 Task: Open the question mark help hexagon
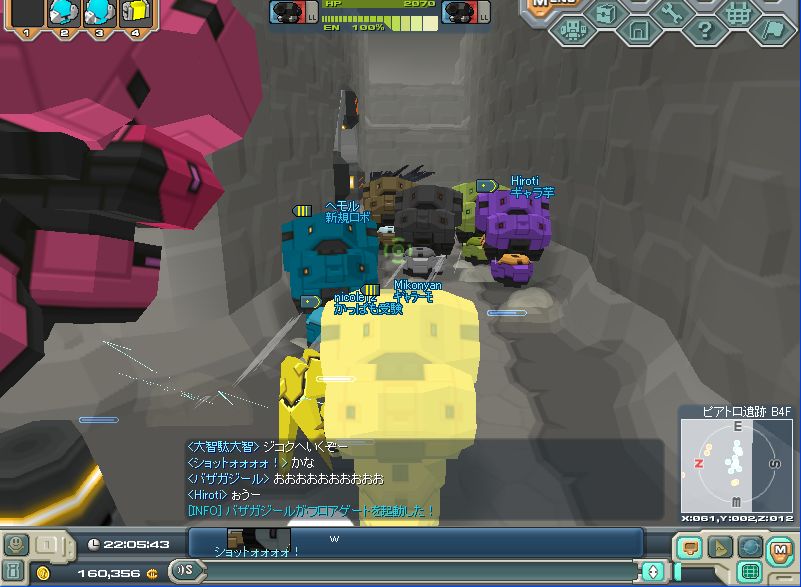tap(705, 30)
